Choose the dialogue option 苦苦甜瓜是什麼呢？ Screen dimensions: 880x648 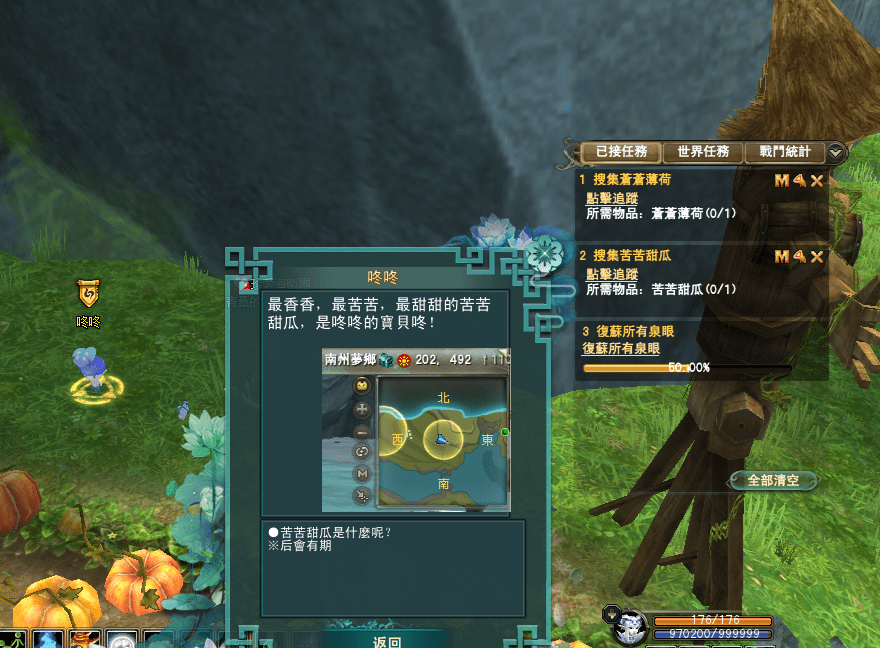[x=335, y=532]
